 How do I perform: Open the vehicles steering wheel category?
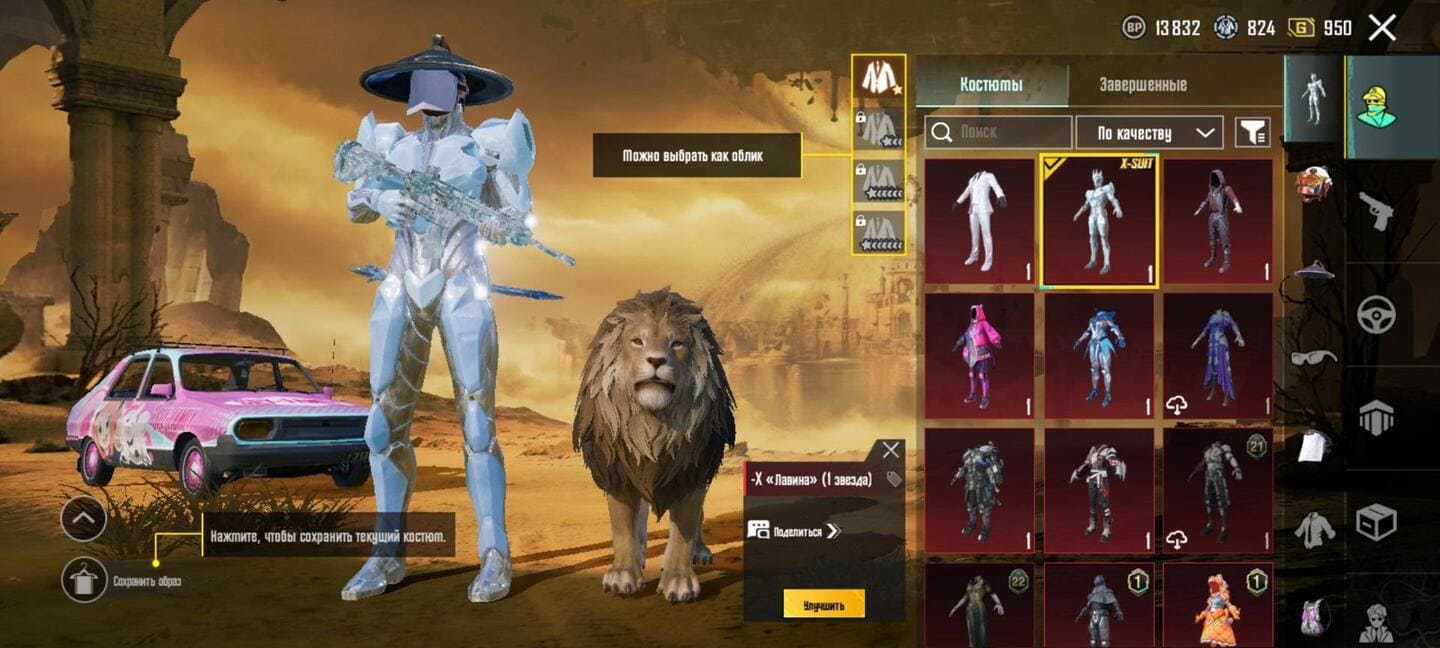[1376, 314]
